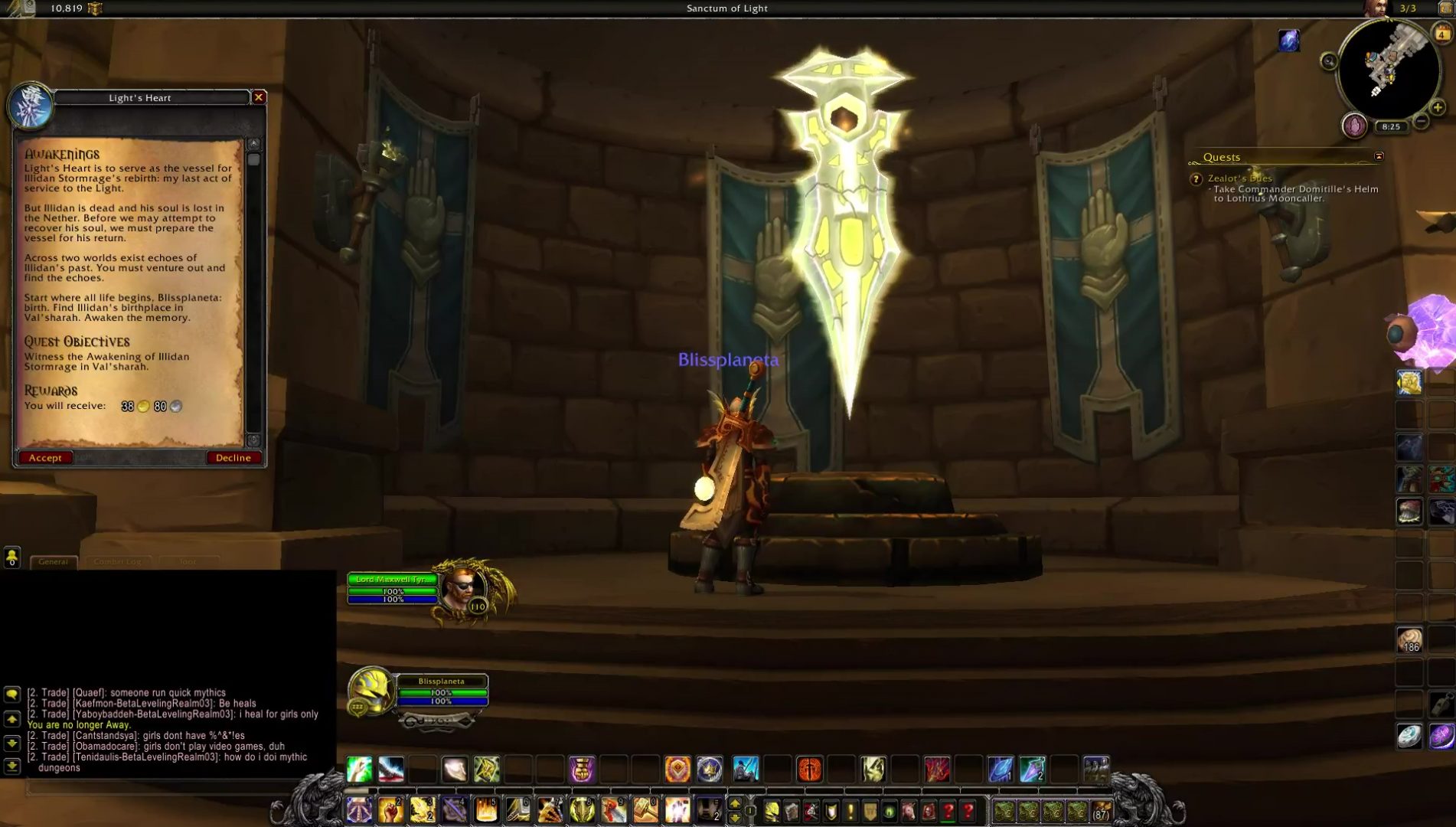
Task: Open the Collections mount icon
Action: pyautogui.click(x=907, y=811)
